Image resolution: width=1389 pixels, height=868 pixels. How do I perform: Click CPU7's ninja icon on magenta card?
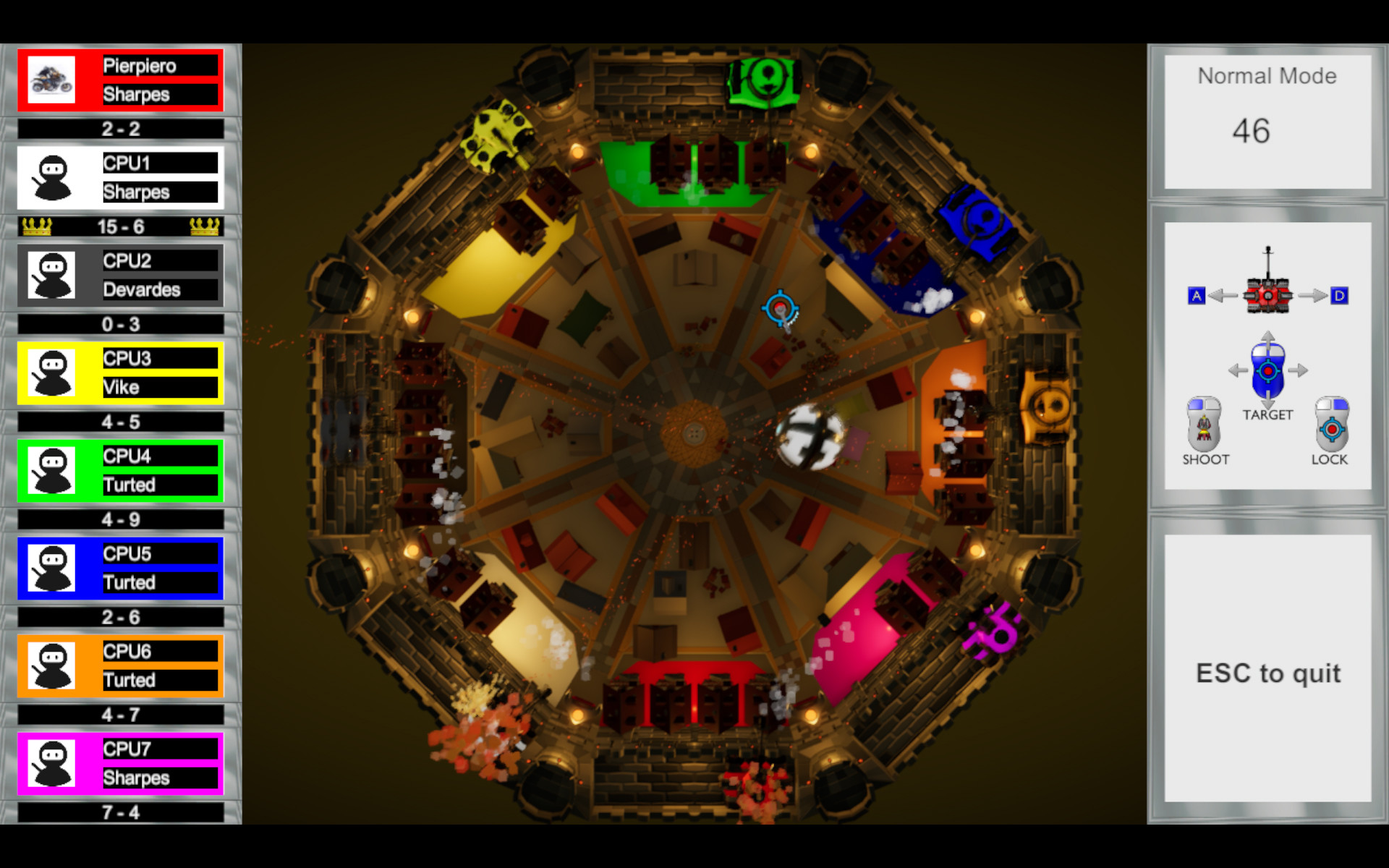click(51, 763)
